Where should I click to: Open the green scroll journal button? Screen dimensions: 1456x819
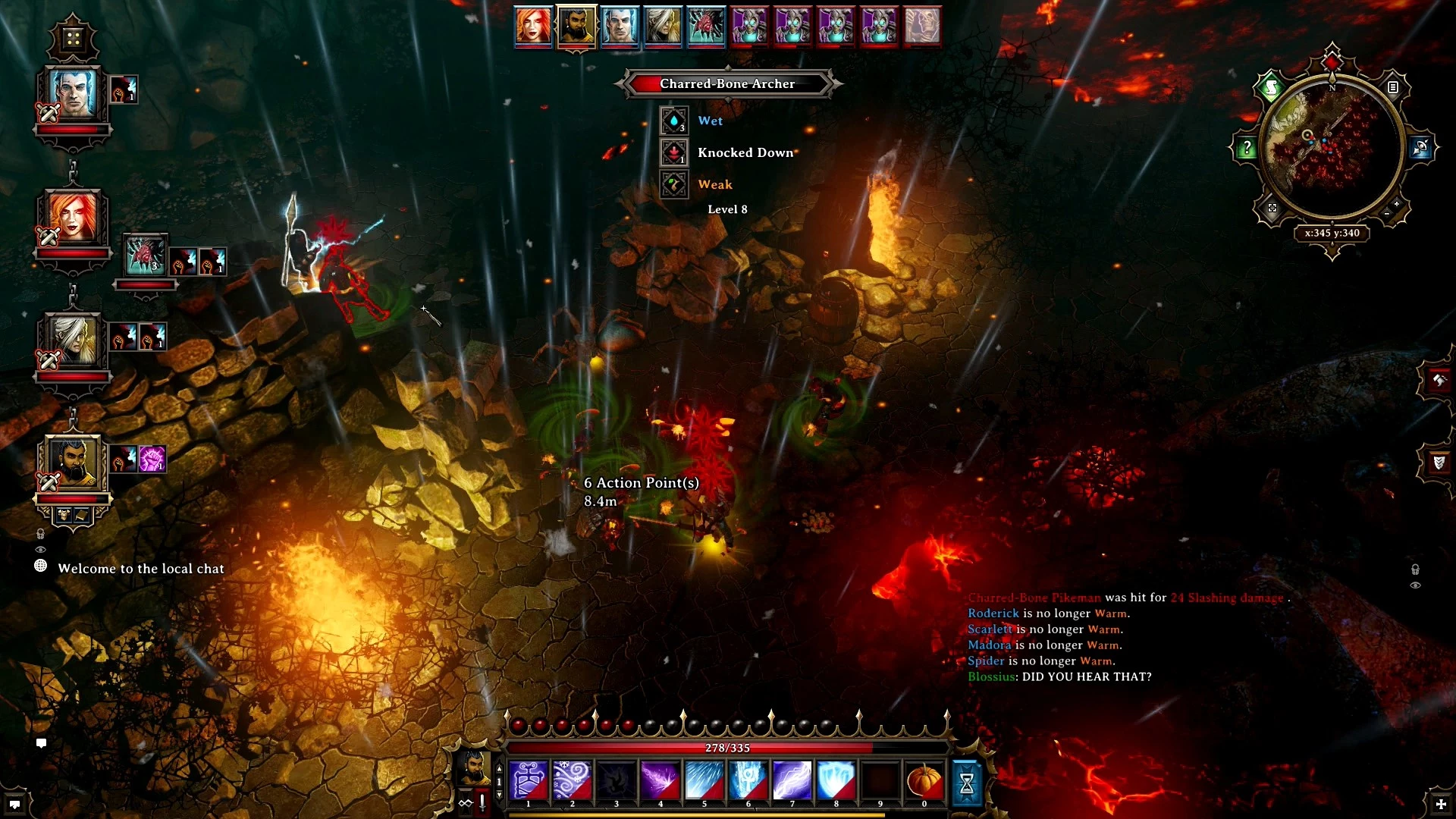(x=1271, y=89)
